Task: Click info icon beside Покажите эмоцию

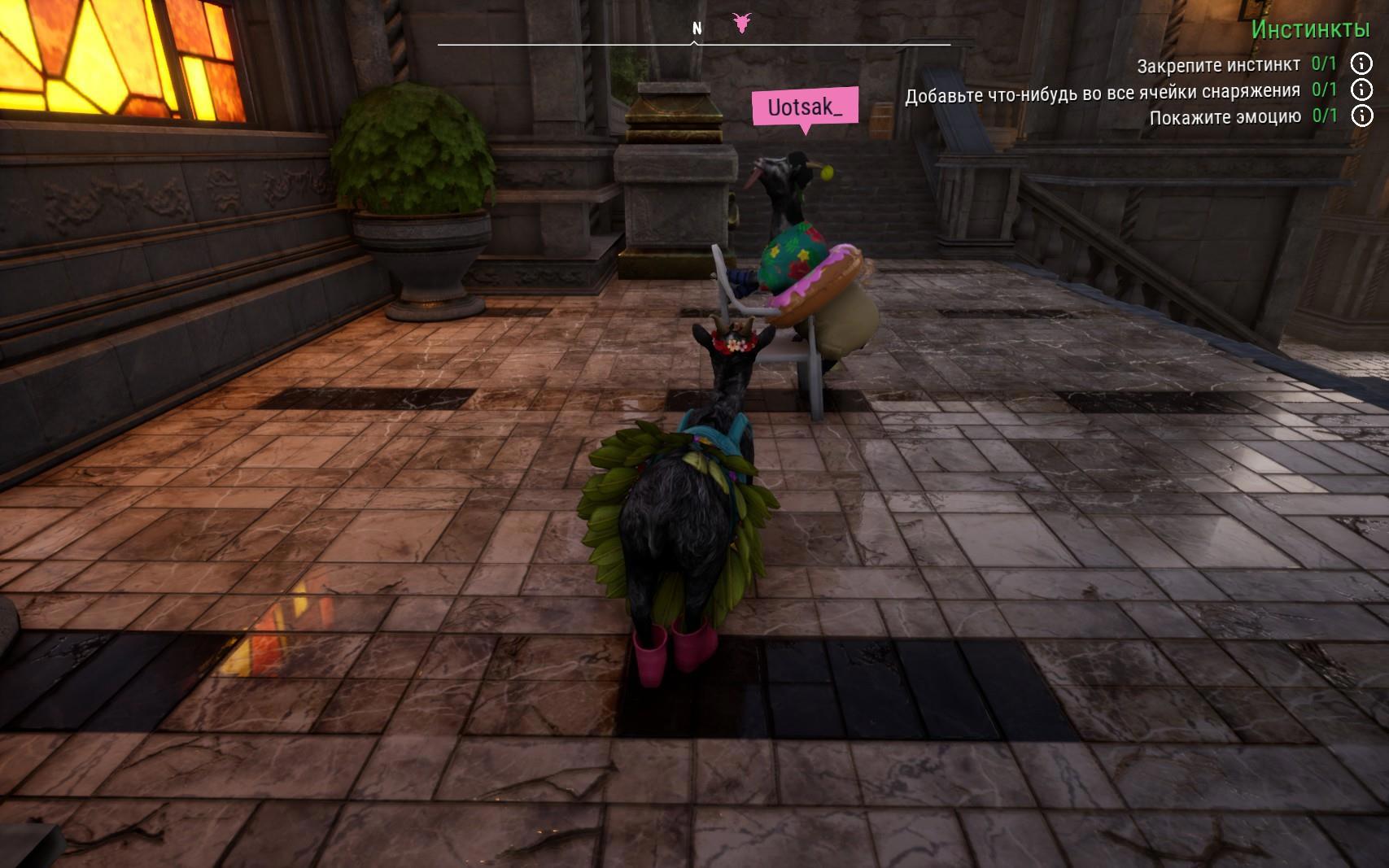Action: 1361,116
